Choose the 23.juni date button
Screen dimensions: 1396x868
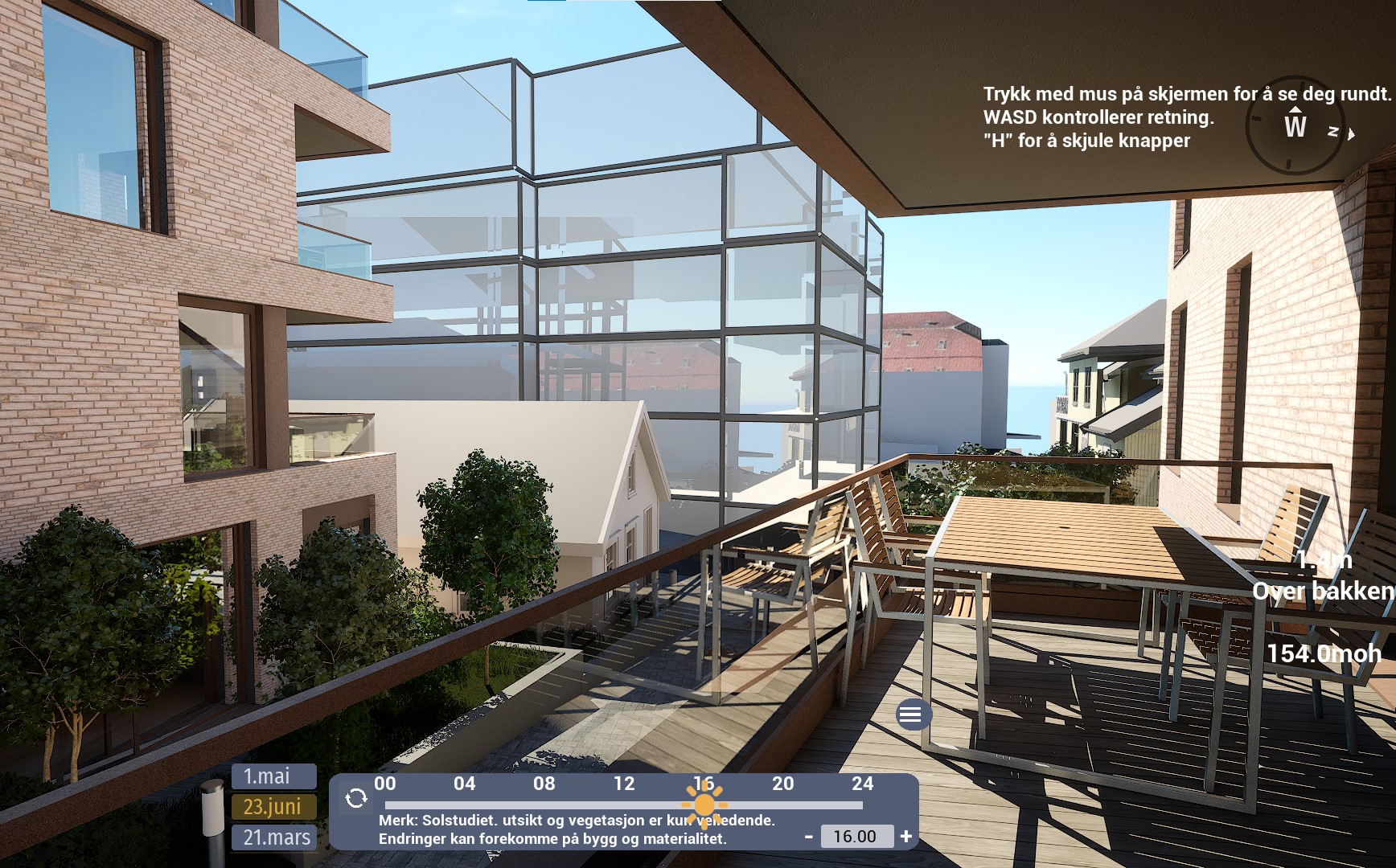pos(273,806)
